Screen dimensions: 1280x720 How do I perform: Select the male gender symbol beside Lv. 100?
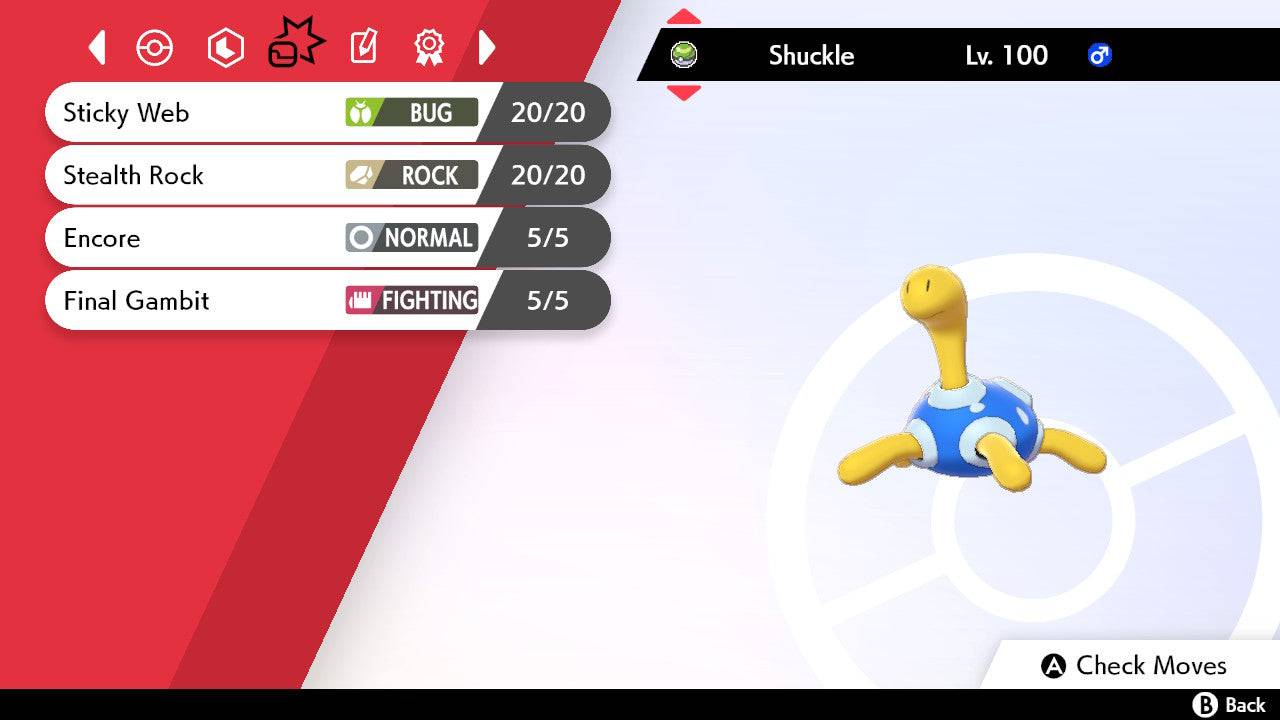1098,56
